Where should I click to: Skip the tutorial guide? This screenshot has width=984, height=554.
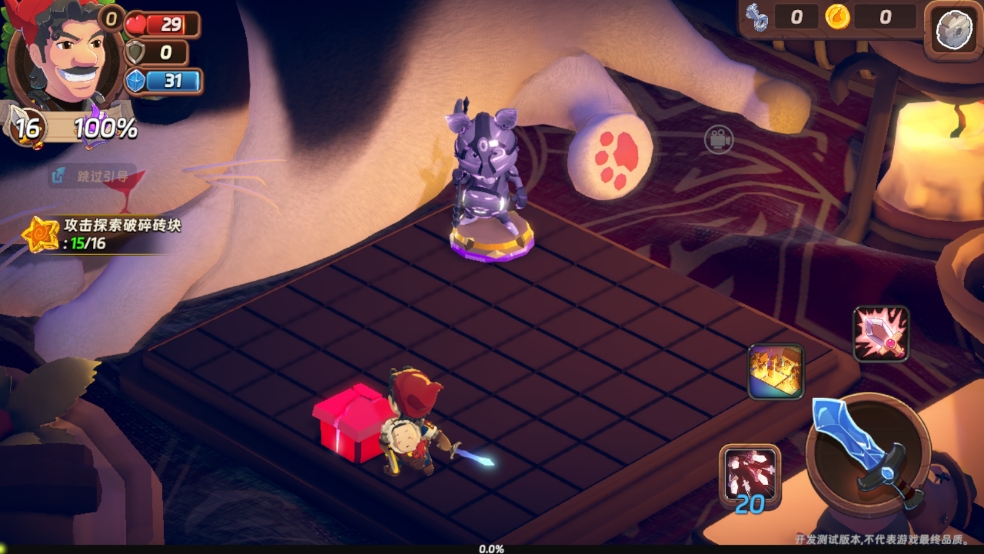[x=92, y=176]
